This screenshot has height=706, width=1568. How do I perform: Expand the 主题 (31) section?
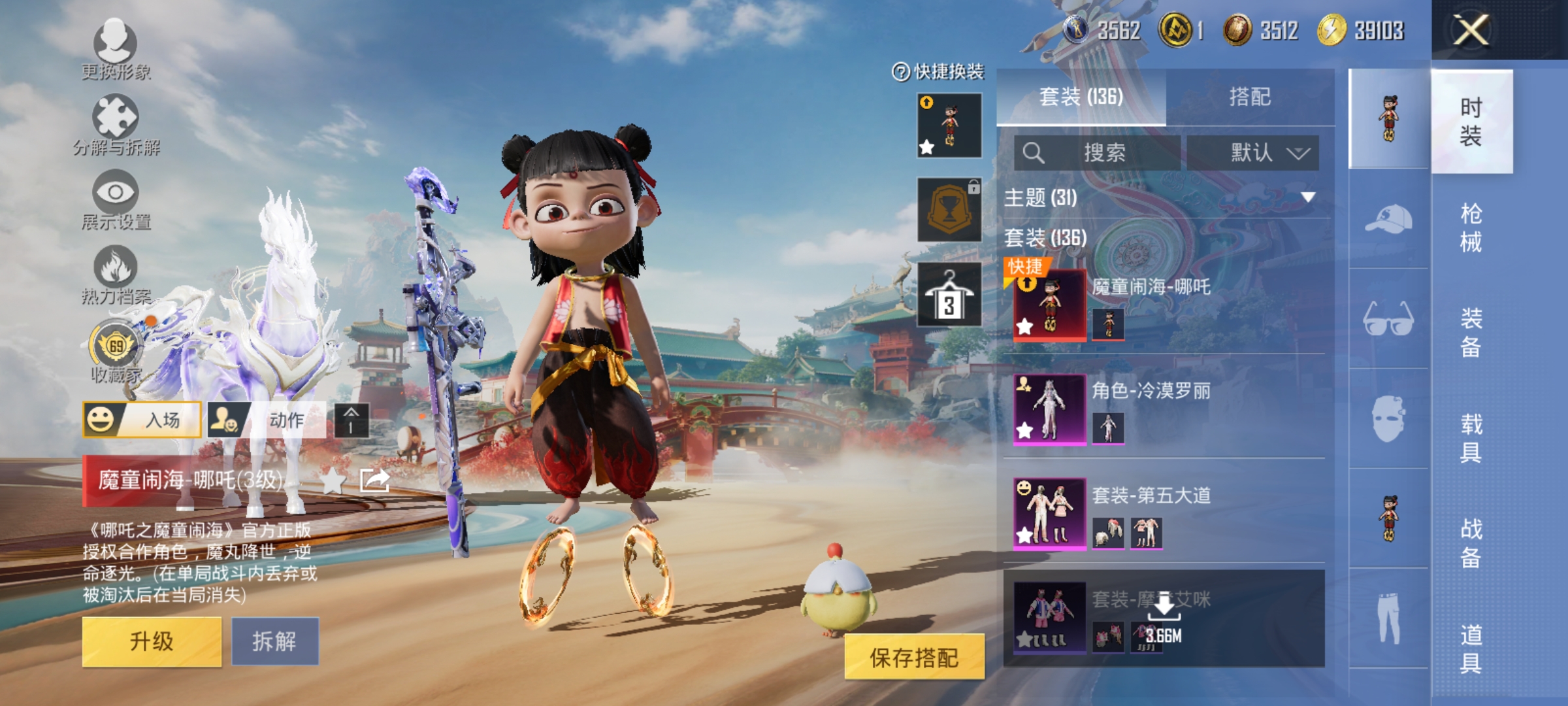pos(1307,197)
